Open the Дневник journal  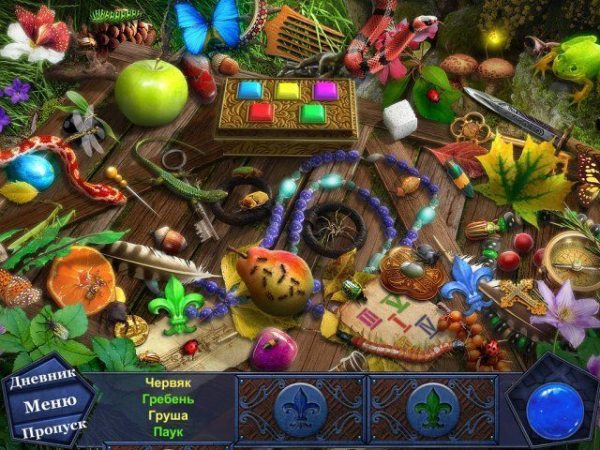43,382
